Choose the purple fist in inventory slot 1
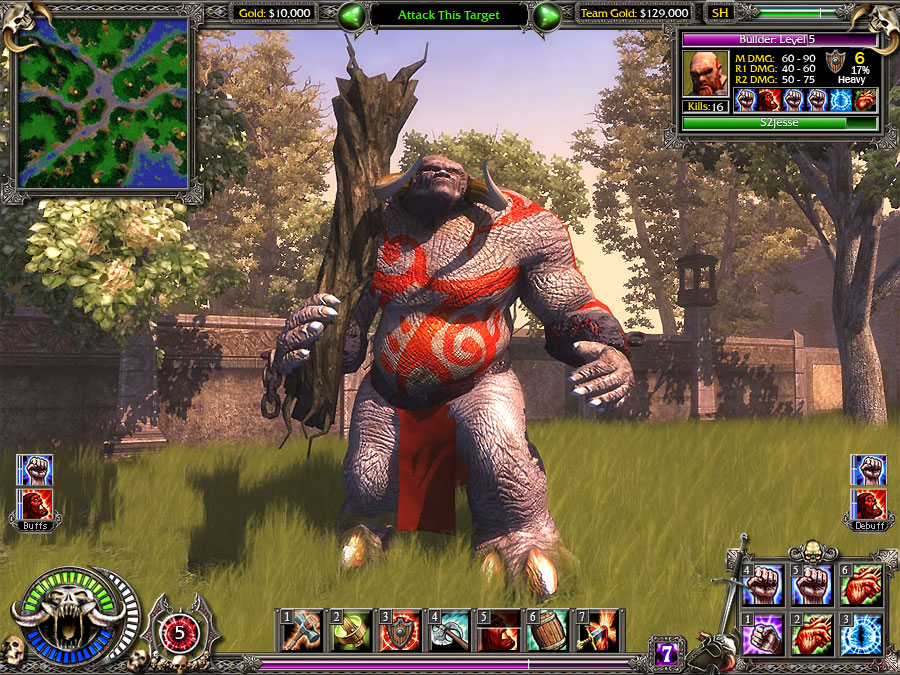Viewport: 900px width, 675px height. tap(766, 636)
